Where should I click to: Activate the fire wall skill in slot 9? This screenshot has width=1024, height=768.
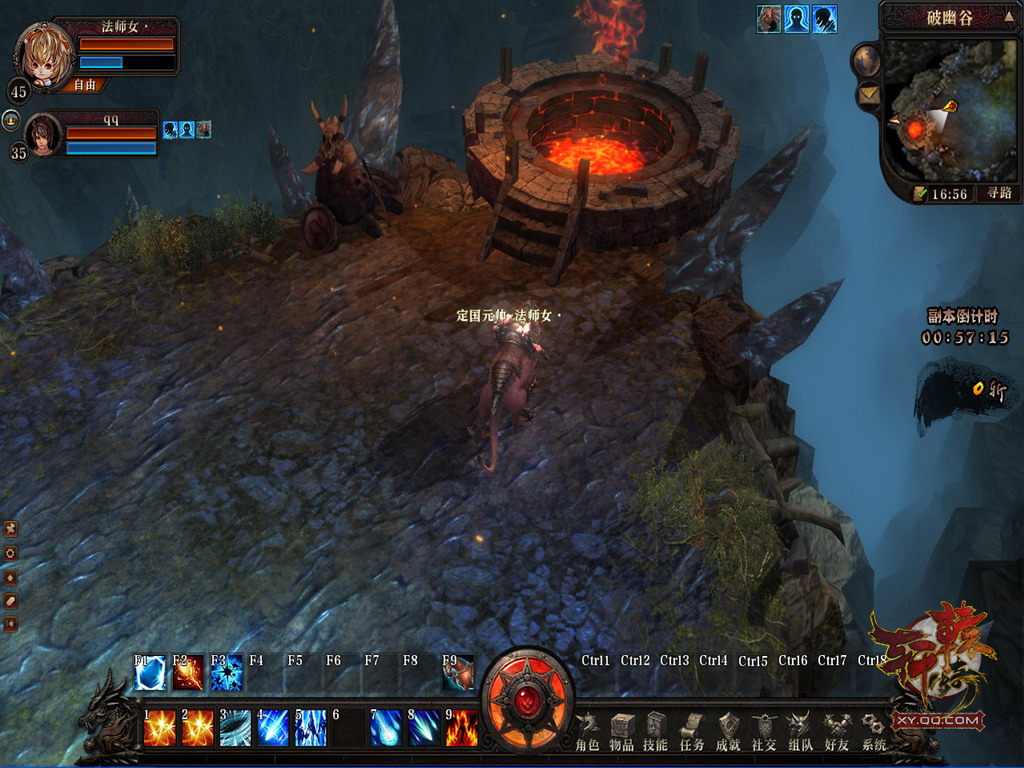462,728
